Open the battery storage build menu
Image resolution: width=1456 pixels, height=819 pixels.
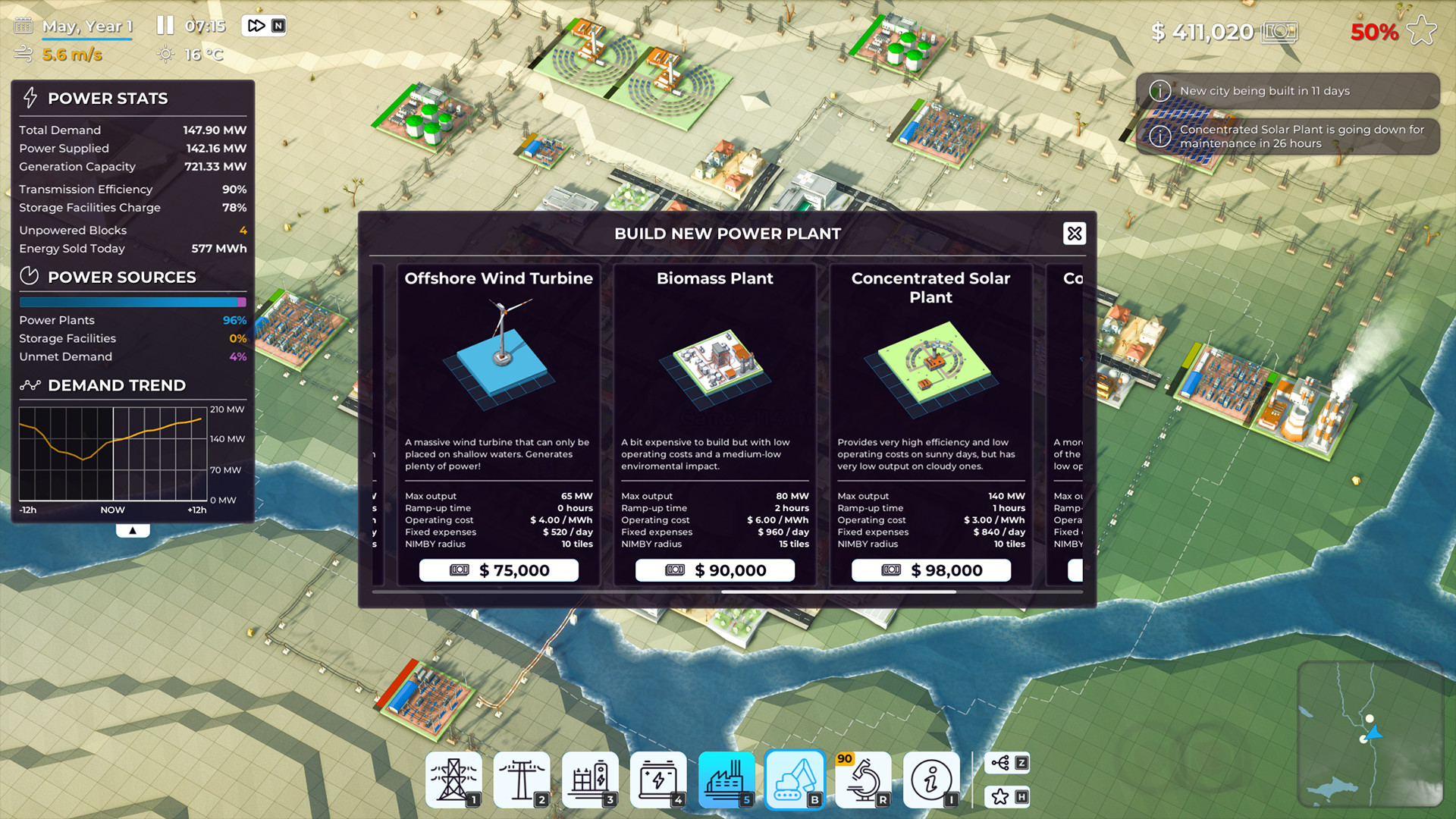pos(658,780)
